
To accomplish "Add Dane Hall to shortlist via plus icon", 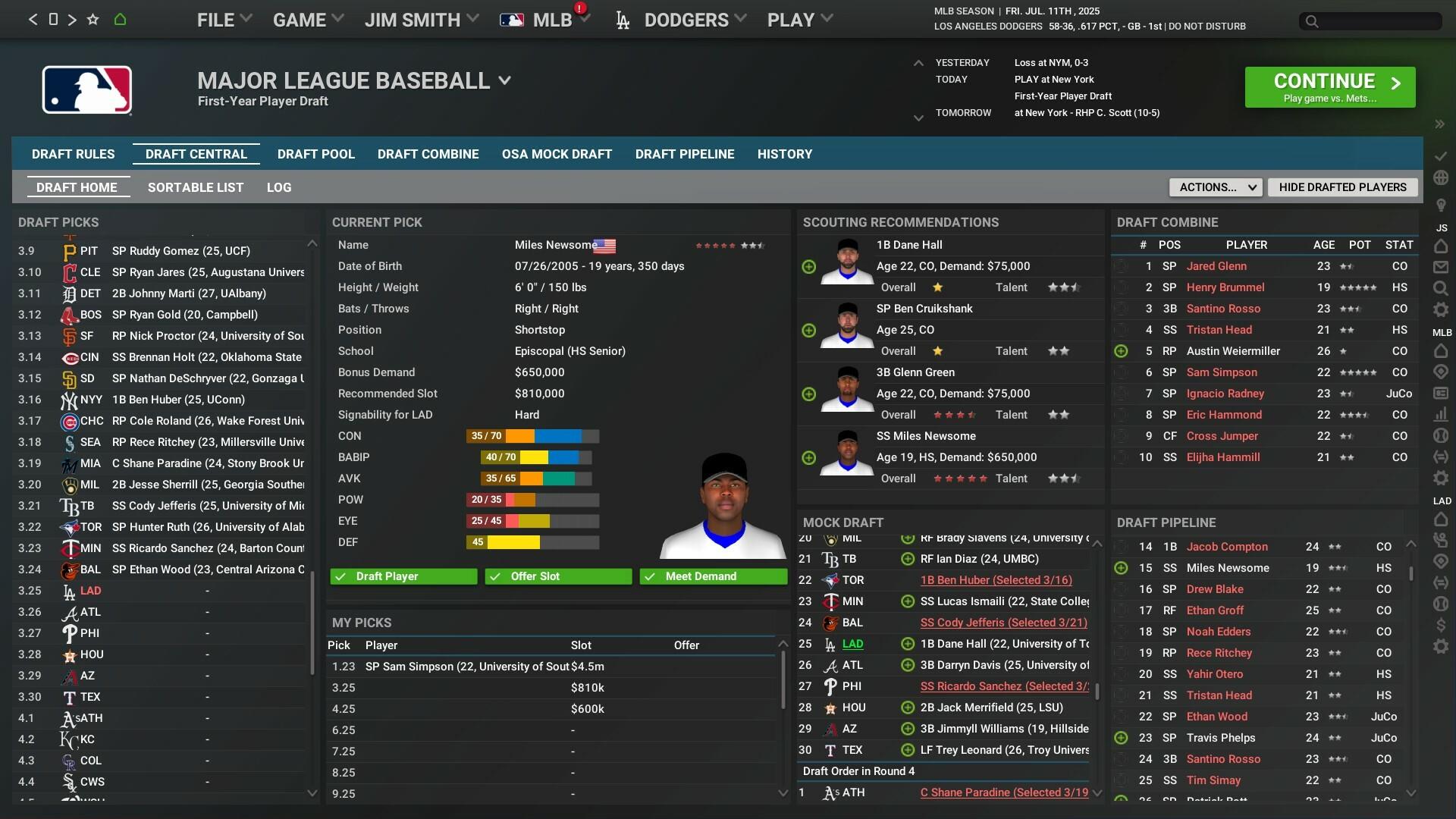I will pyautogui.click(x=808, y=267).
